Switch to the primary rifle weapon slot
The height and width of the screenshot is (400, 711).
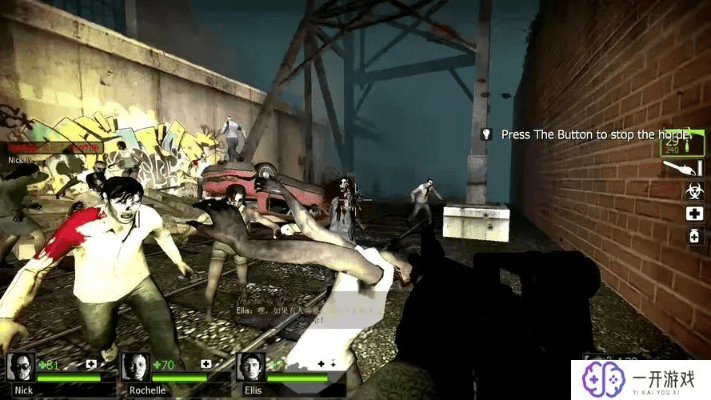point(683,143)
